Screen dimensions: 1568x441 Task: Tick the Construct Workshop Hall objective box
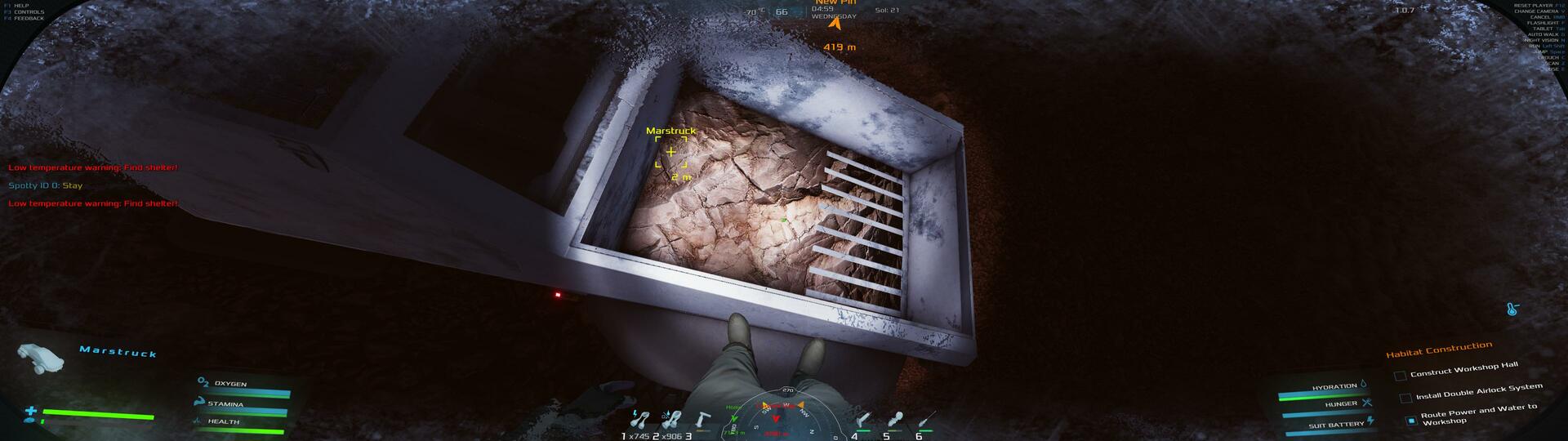coord(1400,376)
